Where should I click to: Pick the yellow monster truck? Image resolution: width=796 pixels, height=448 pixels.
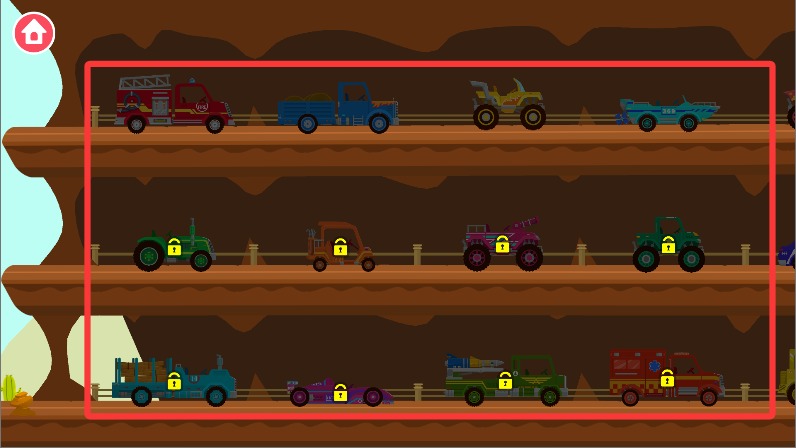509,104
